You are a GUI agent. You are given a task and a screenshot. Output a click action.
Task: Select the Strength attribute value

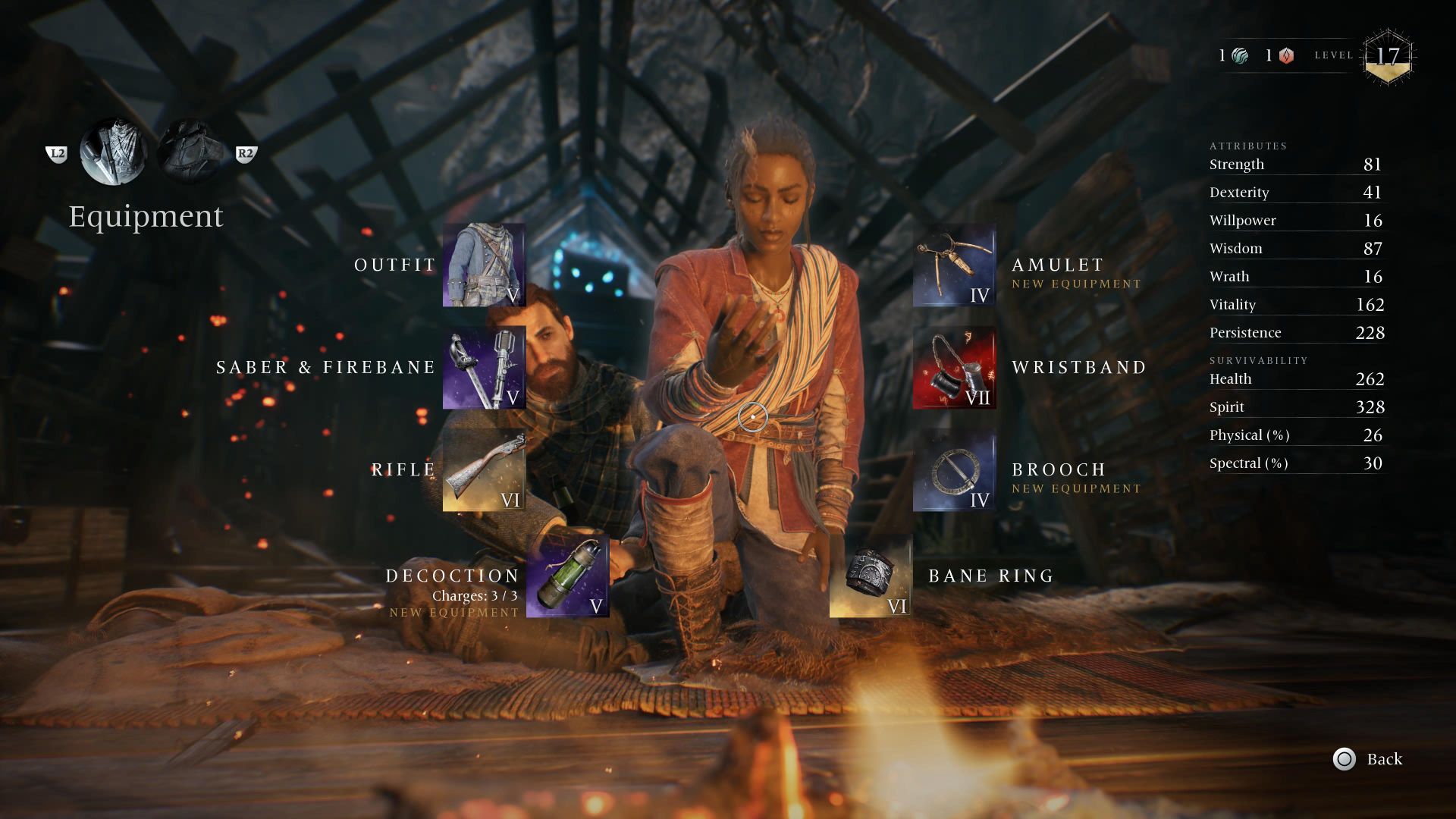pos(1298,164)
